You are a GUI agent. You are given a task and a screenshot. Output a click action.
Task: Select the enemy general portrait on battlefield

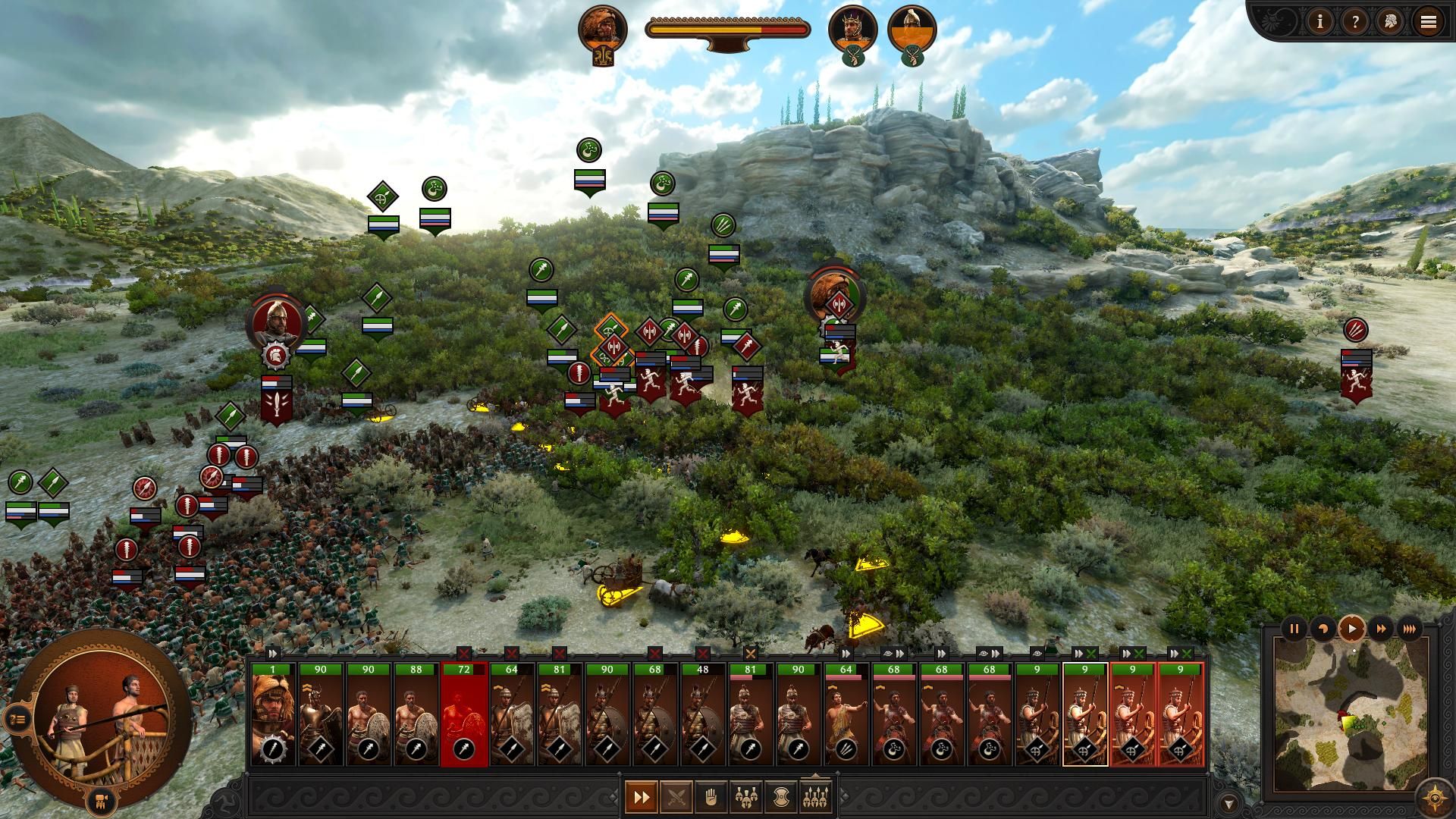pyautogui.click(x=276, y=322)
